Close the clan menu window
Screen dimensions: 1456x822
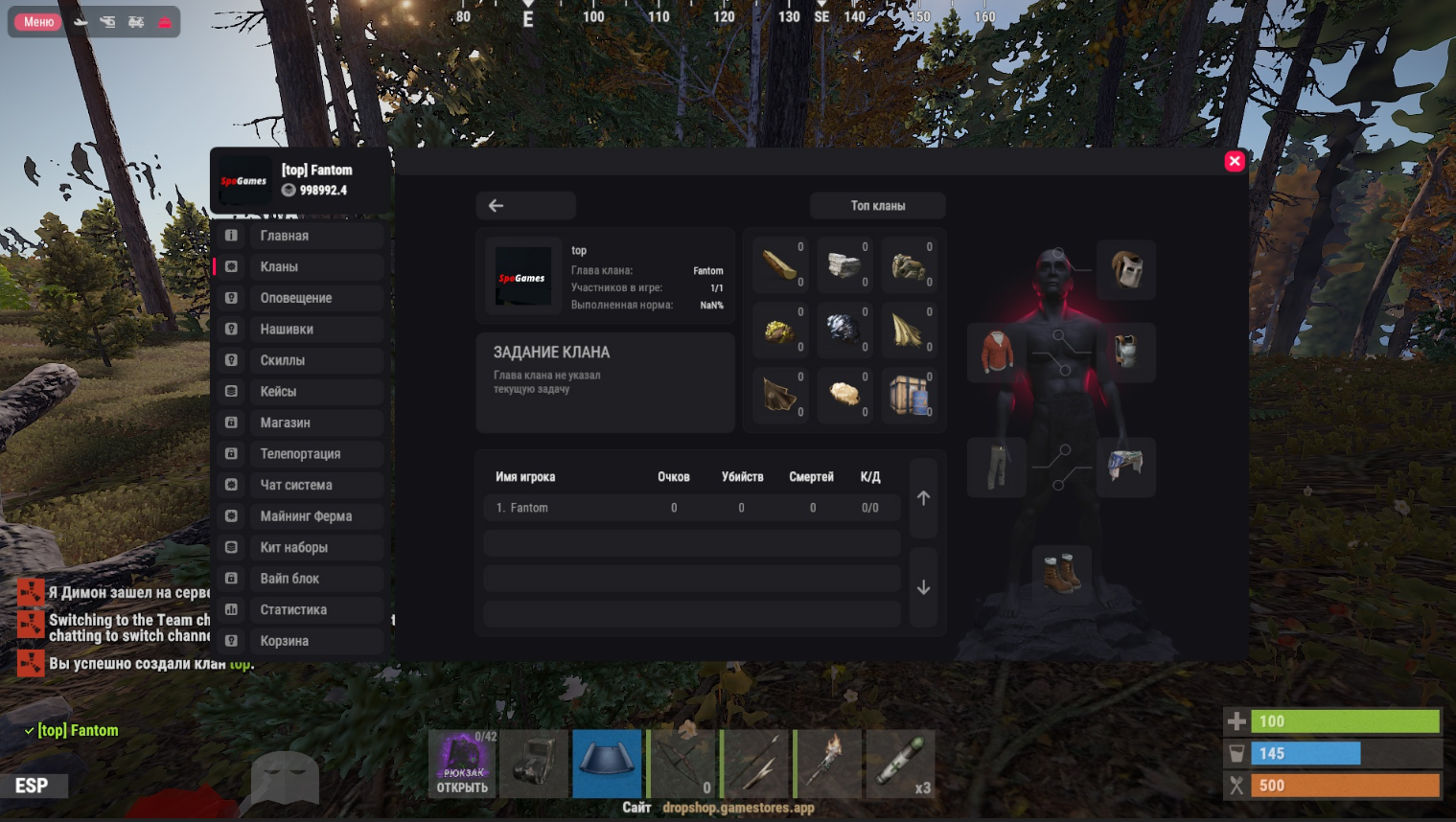click(1235, 161)
